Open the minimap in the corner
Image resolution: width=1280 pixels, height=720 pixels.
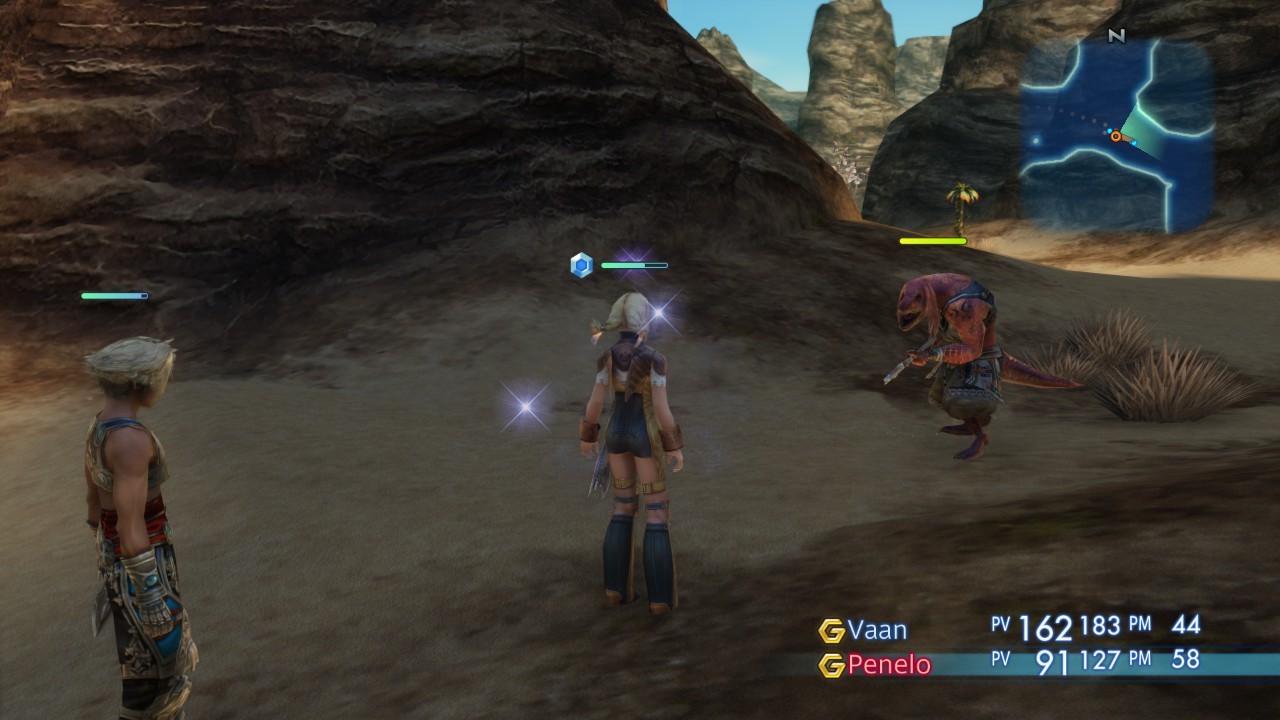(x=1116, y=135)
